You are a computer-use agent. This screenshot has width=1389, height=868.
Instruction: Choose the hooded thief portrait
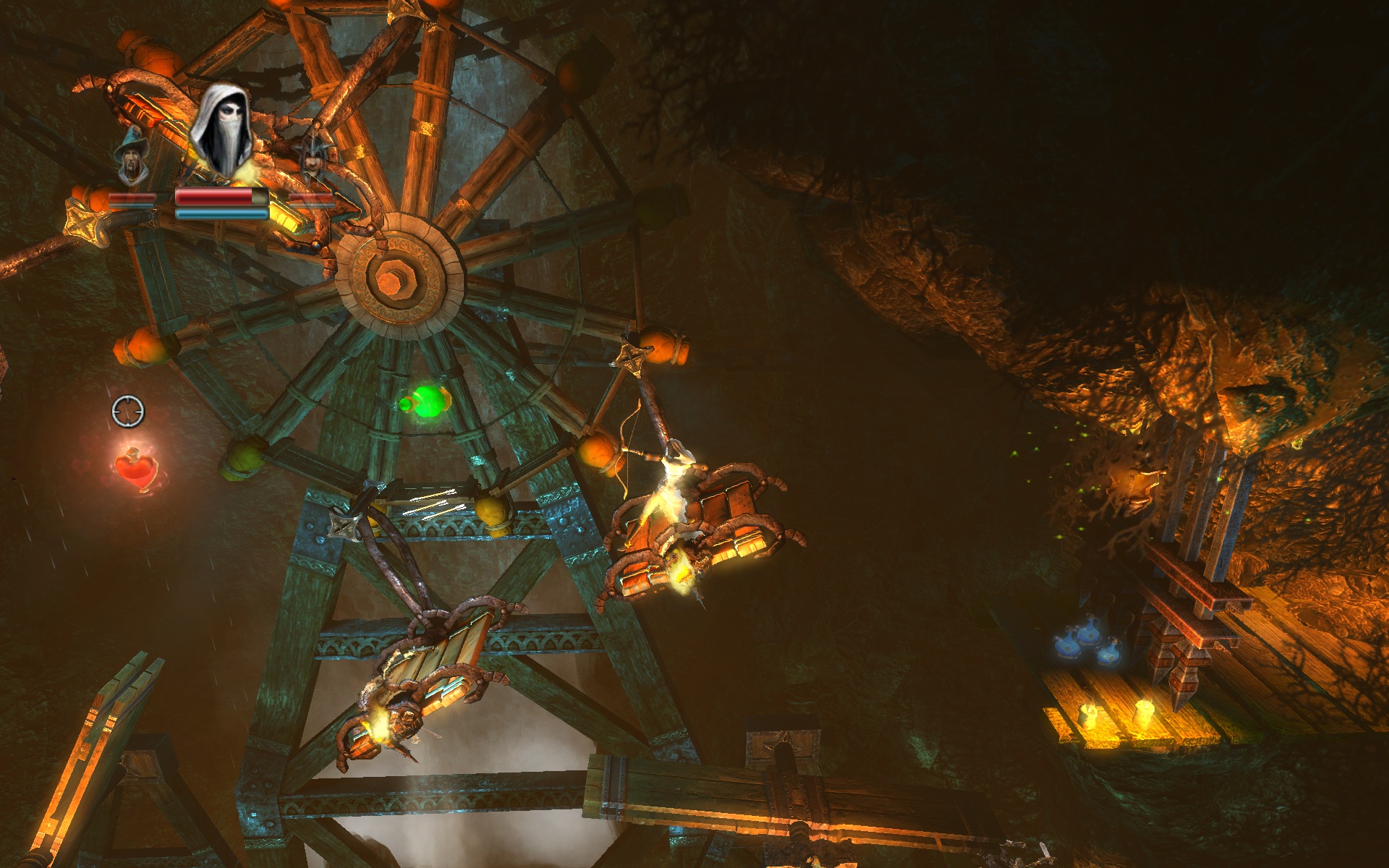pyautogui.click(x=221, y=130)
